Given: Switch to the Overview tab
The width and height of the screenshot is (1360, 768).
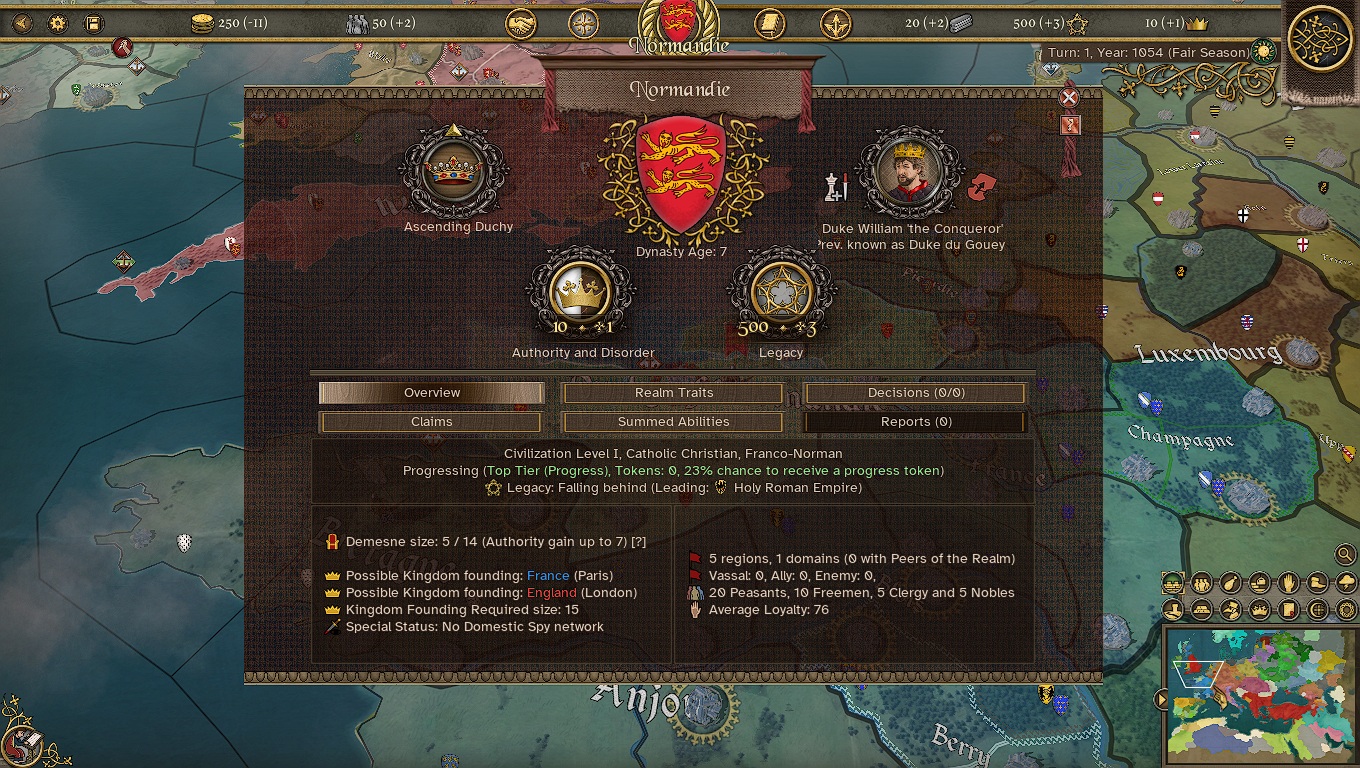Looking at the screenshot, I should click(x=432, y=393).
